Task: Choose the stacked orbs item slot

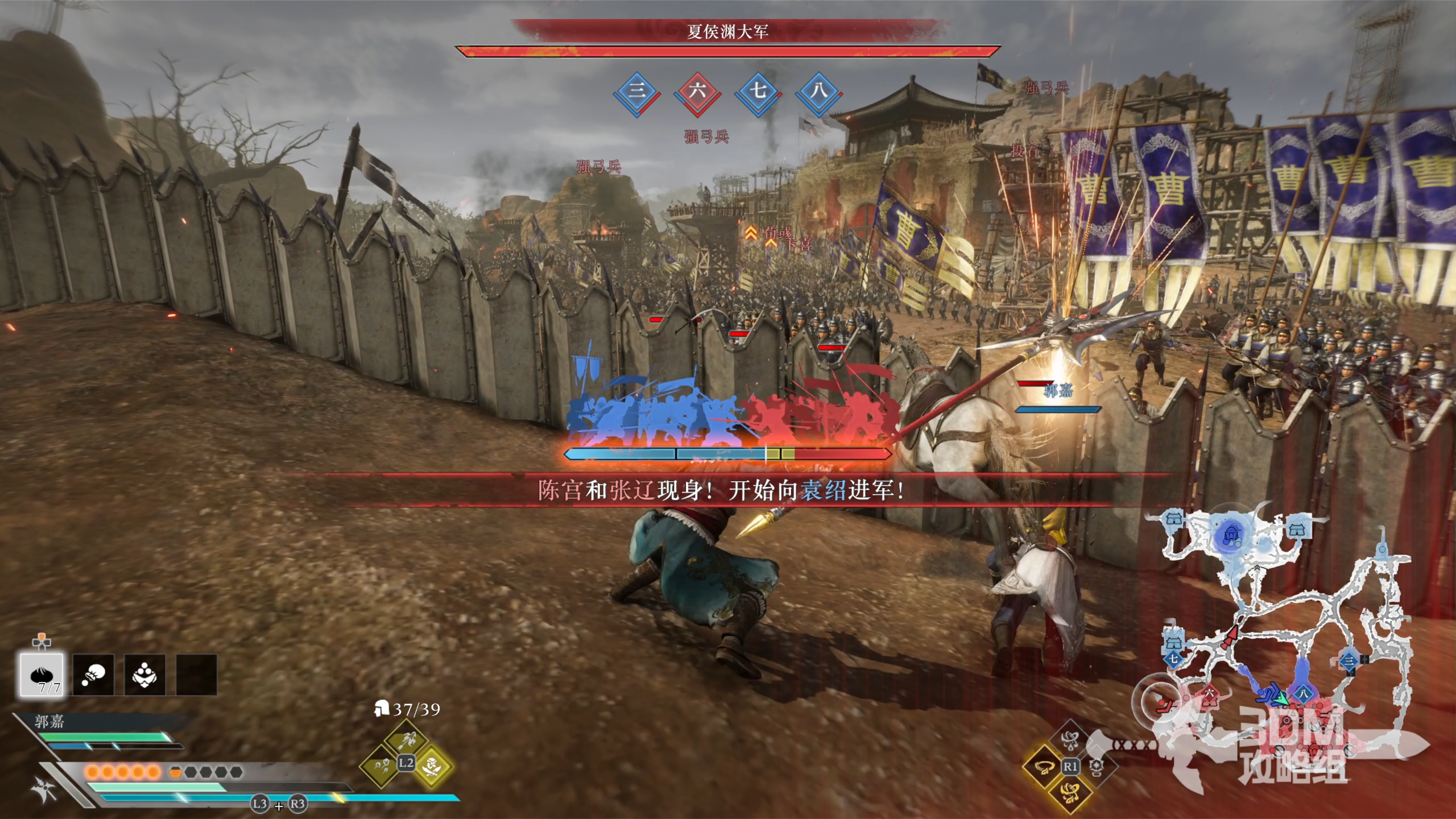Action: coord(144,675)
